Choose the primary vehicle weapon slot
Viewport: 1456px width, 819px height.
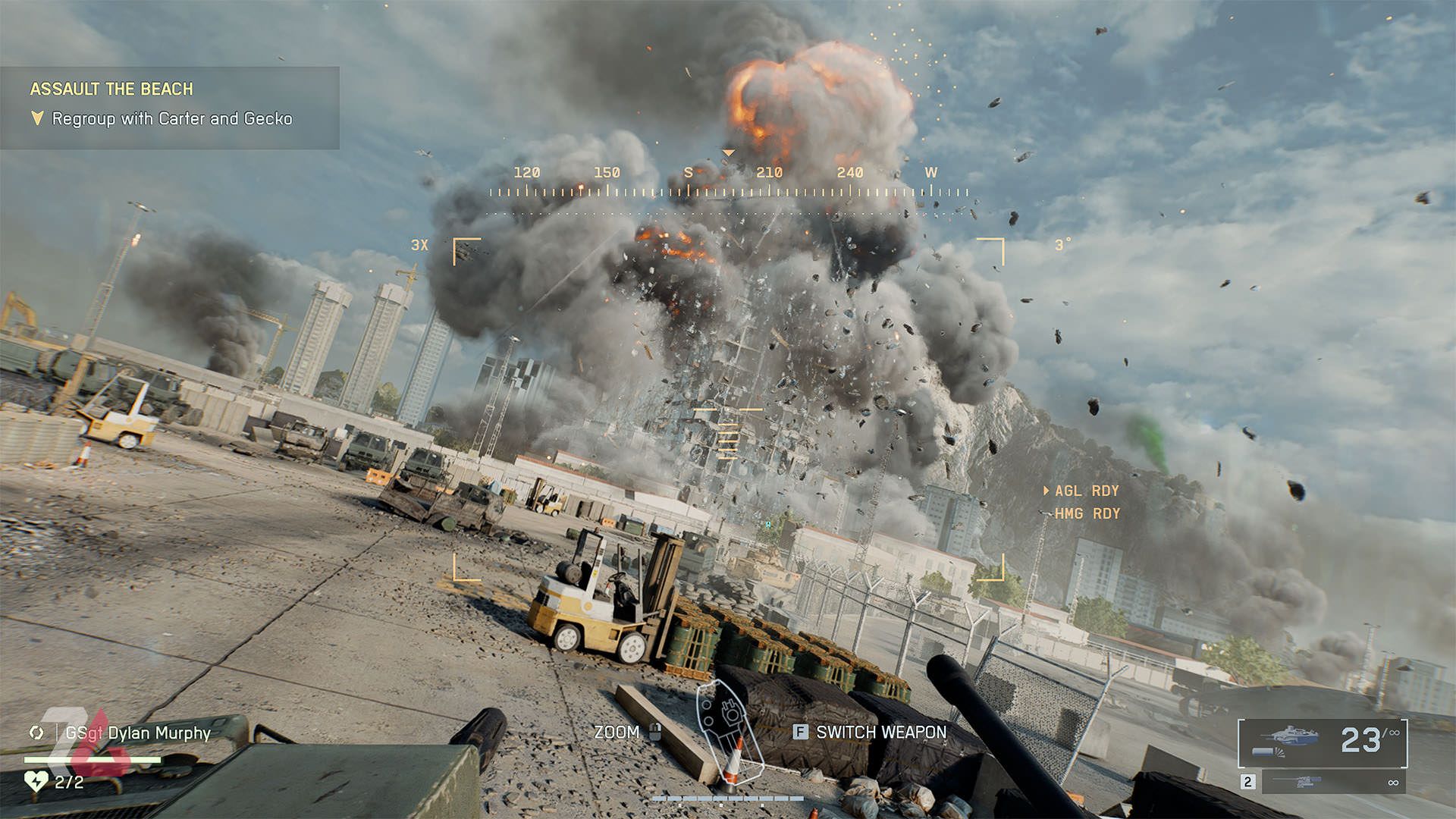(1323, 741)
